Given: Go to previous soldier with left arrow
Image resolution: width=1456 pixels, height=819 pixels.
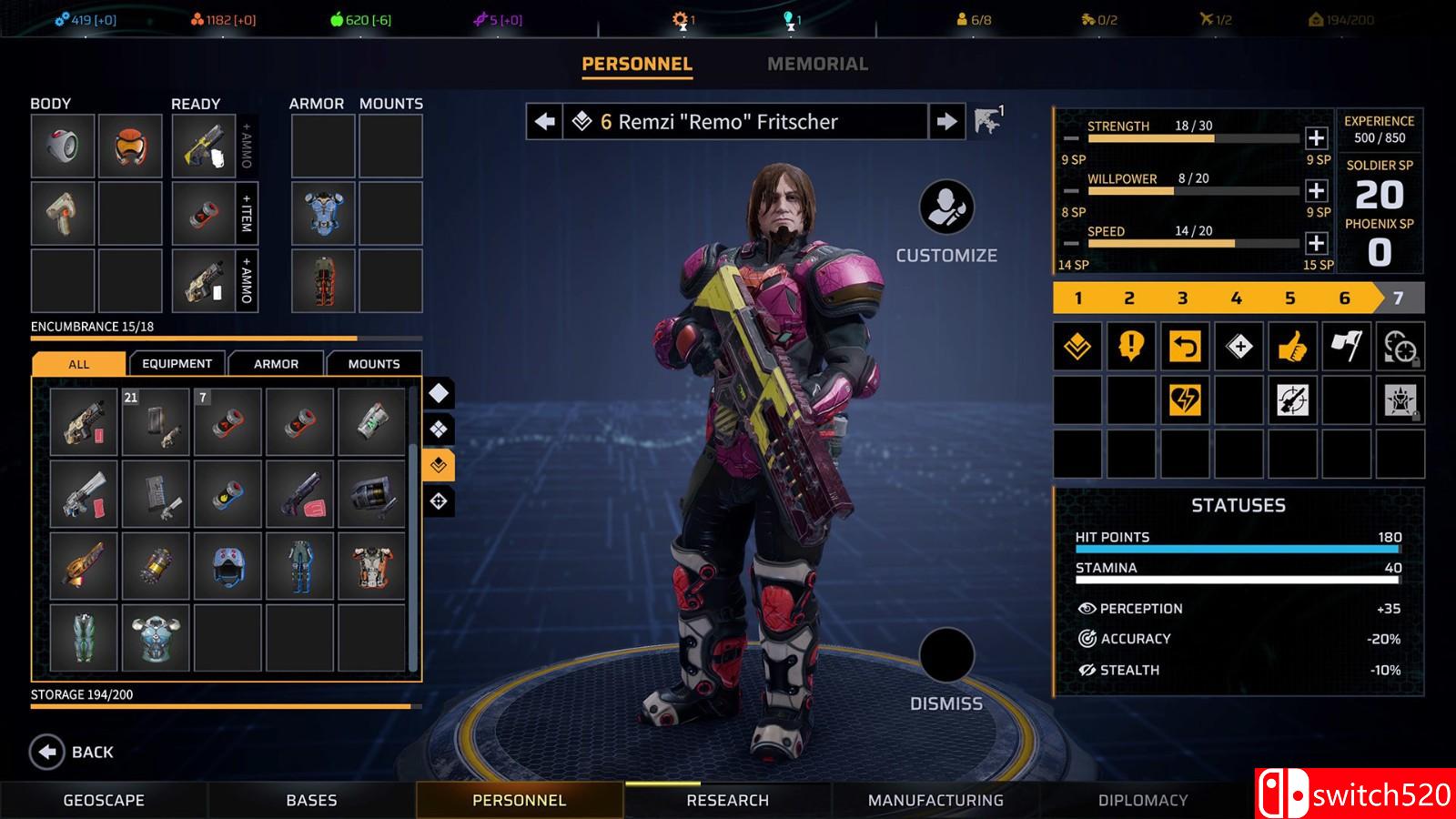Looking at the screenshot, I should pyautogui.click(x=544, y=121).
